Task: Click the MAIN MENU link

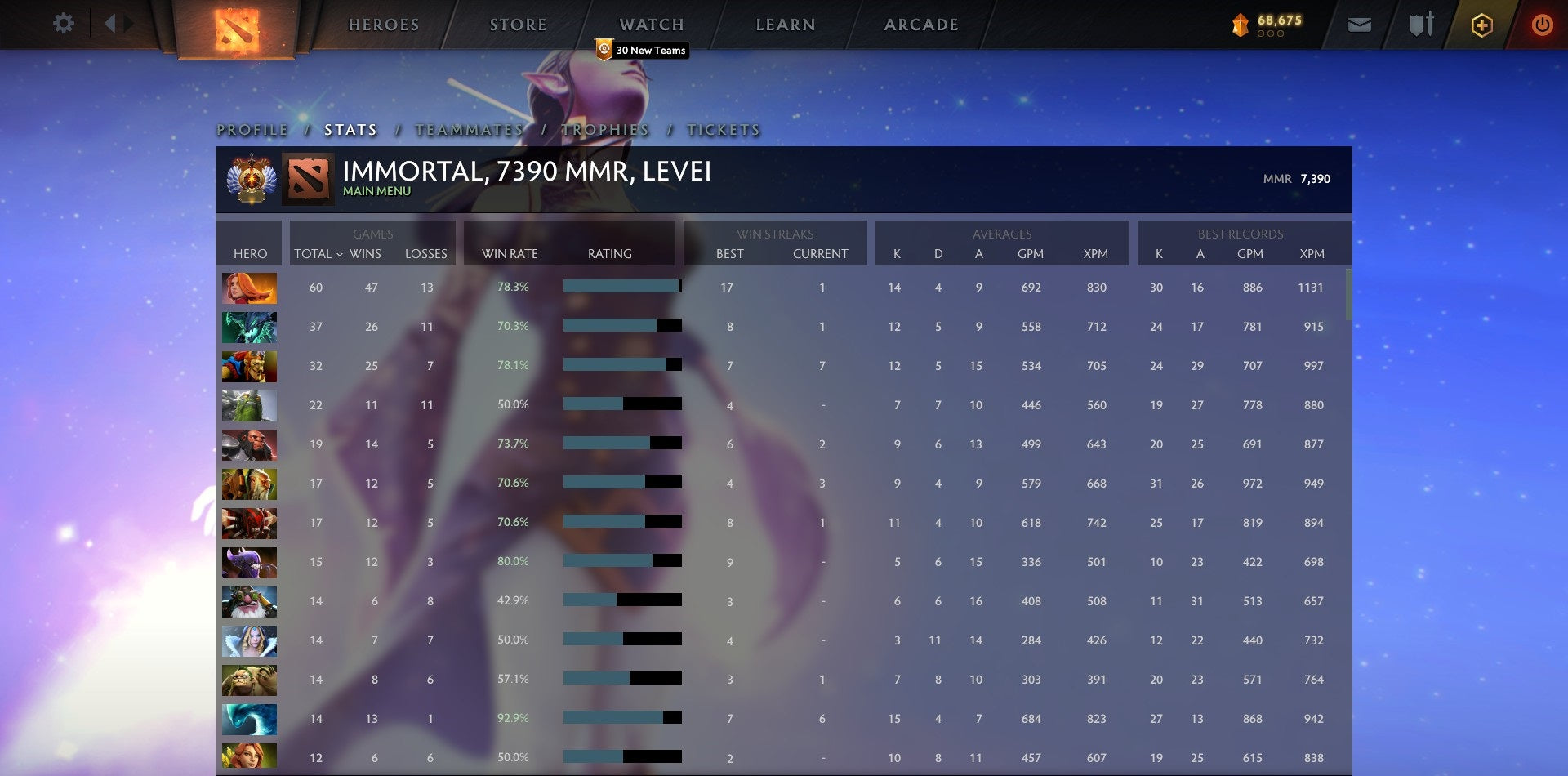Action: (376, 190)
